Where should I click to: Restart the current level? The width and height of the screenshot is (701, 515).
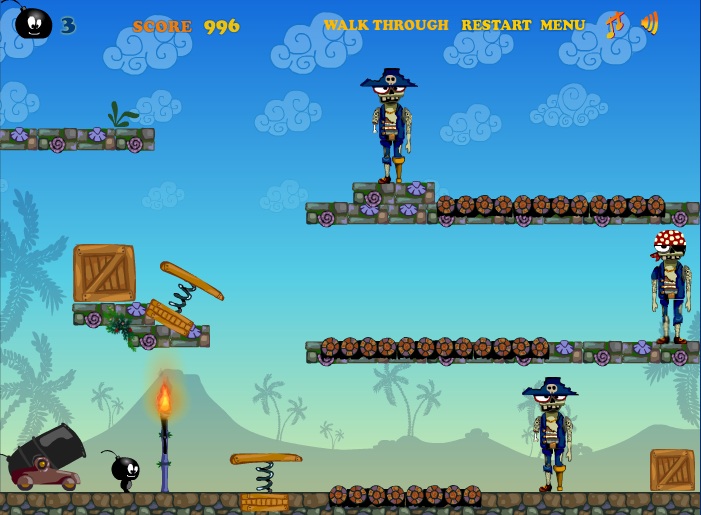(495, 25)
